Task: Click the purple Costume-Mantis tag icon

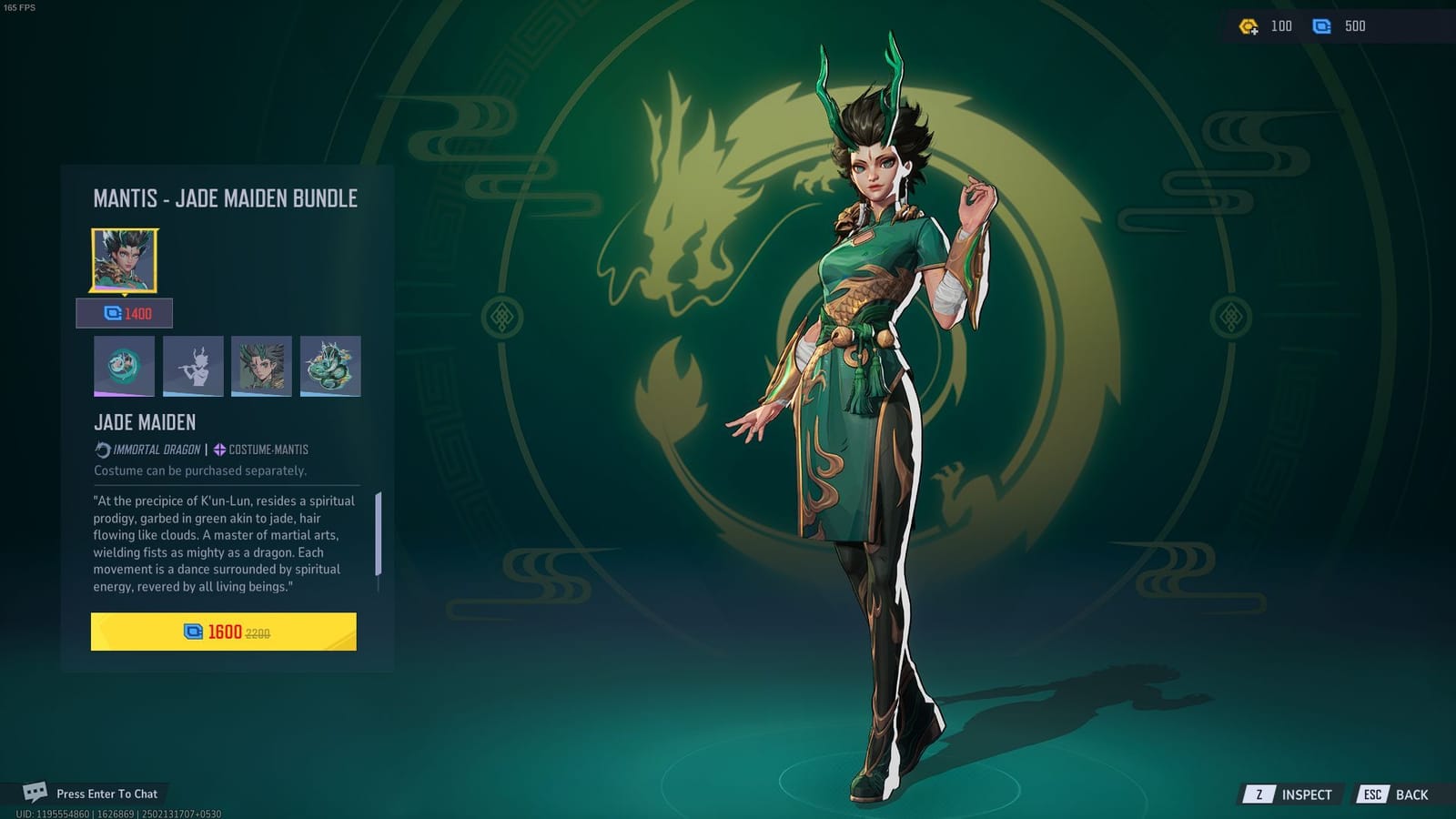Action: (x=217, y=449)
